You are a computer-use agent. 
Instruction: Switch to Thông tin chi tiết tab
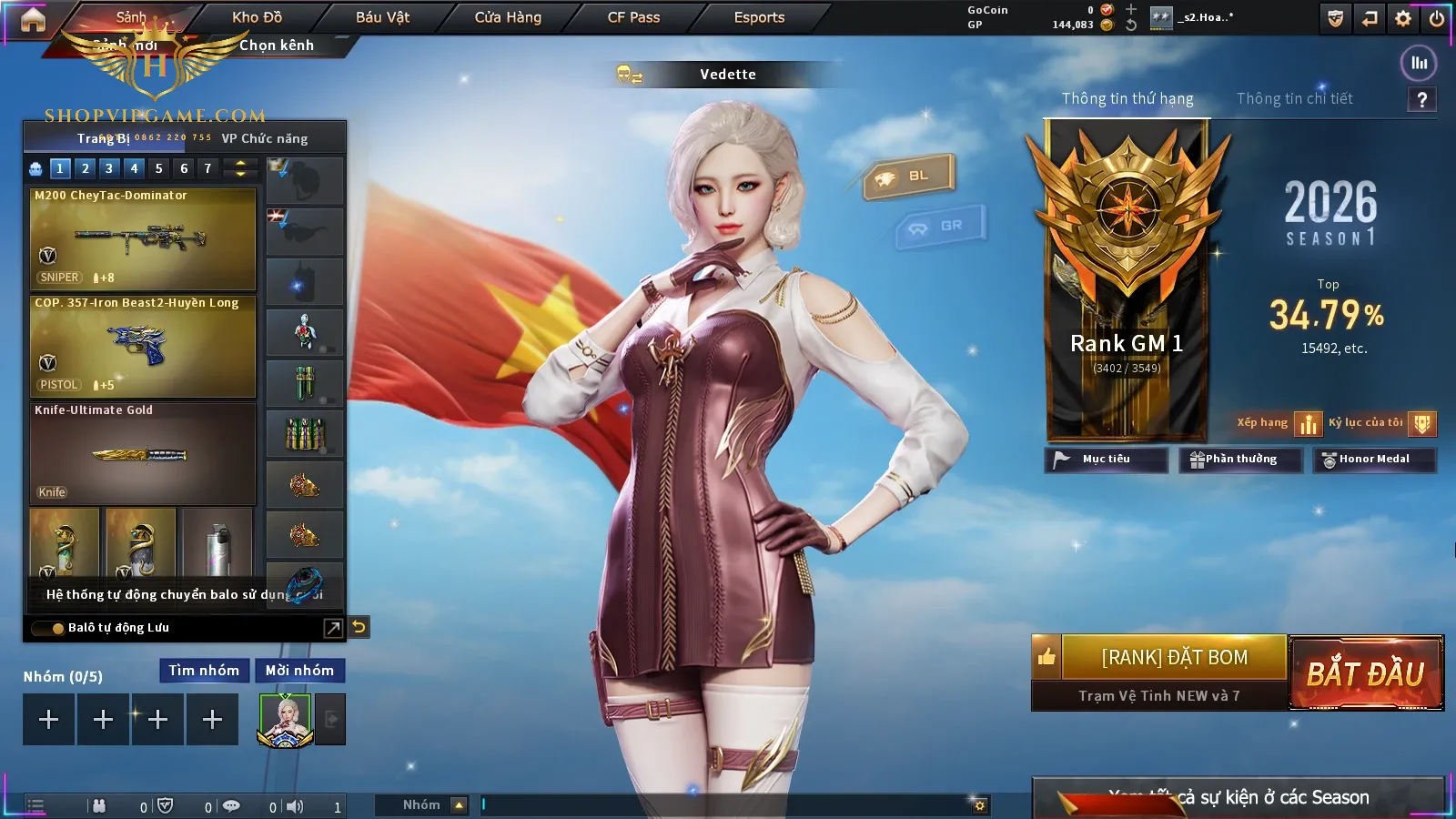tap(1294, 98)
